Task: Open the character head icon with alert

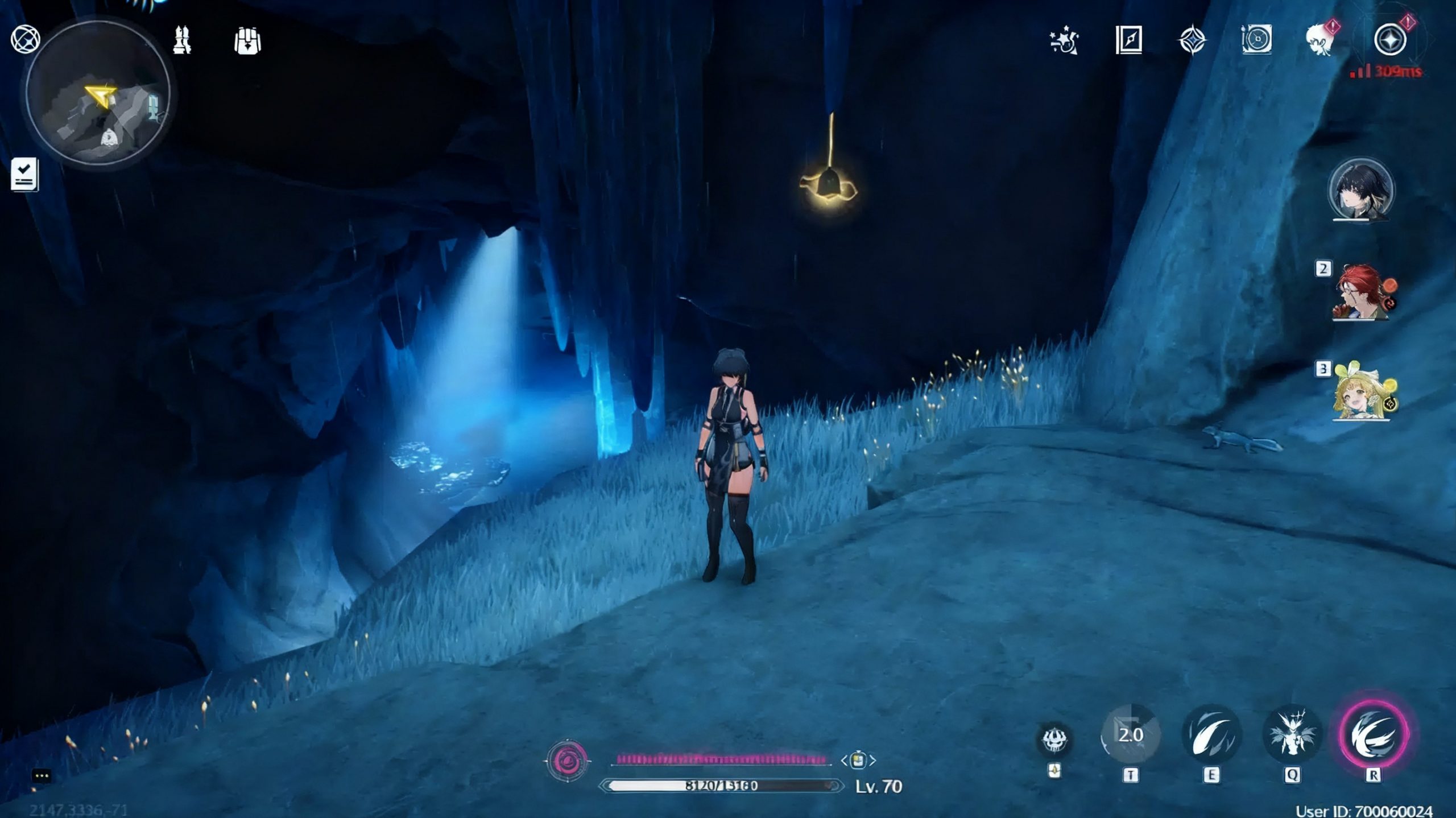Action: pyautogui.click(x=1321, y=40)
